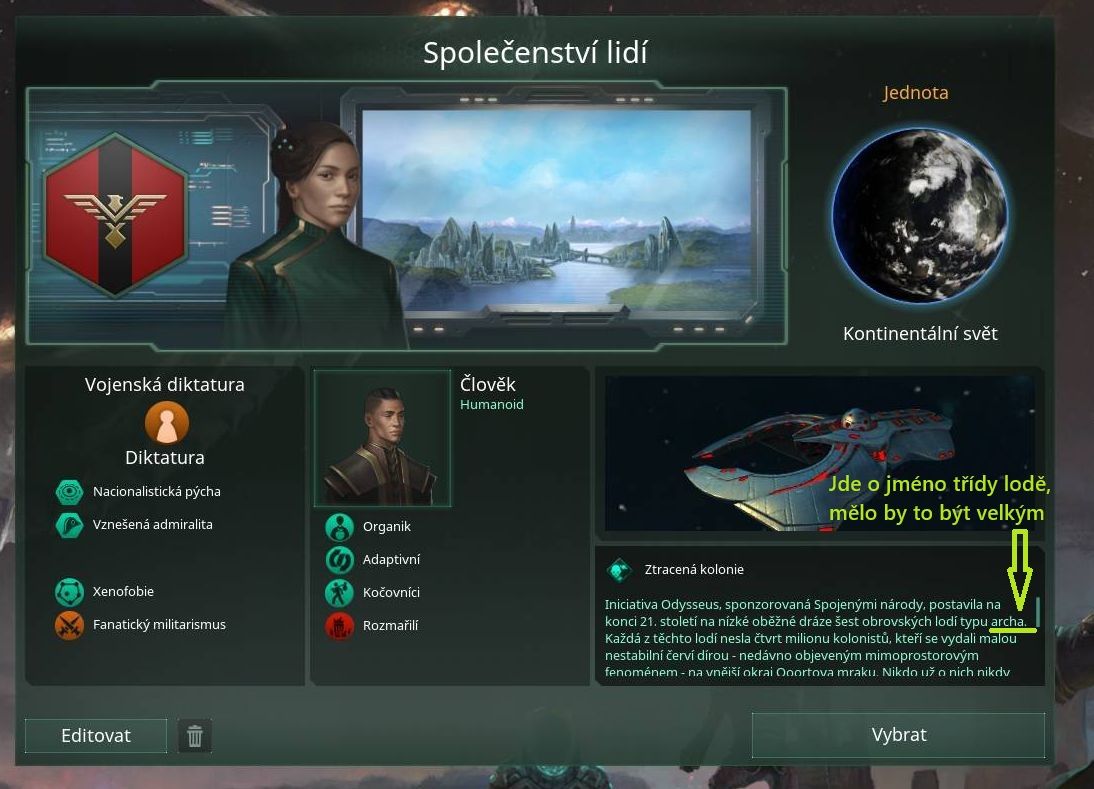Click the origin description scrollbar
Image resolution: width=1094 pixels, height=789 pixels.
pyautogui.click(x=1038, y=610)
